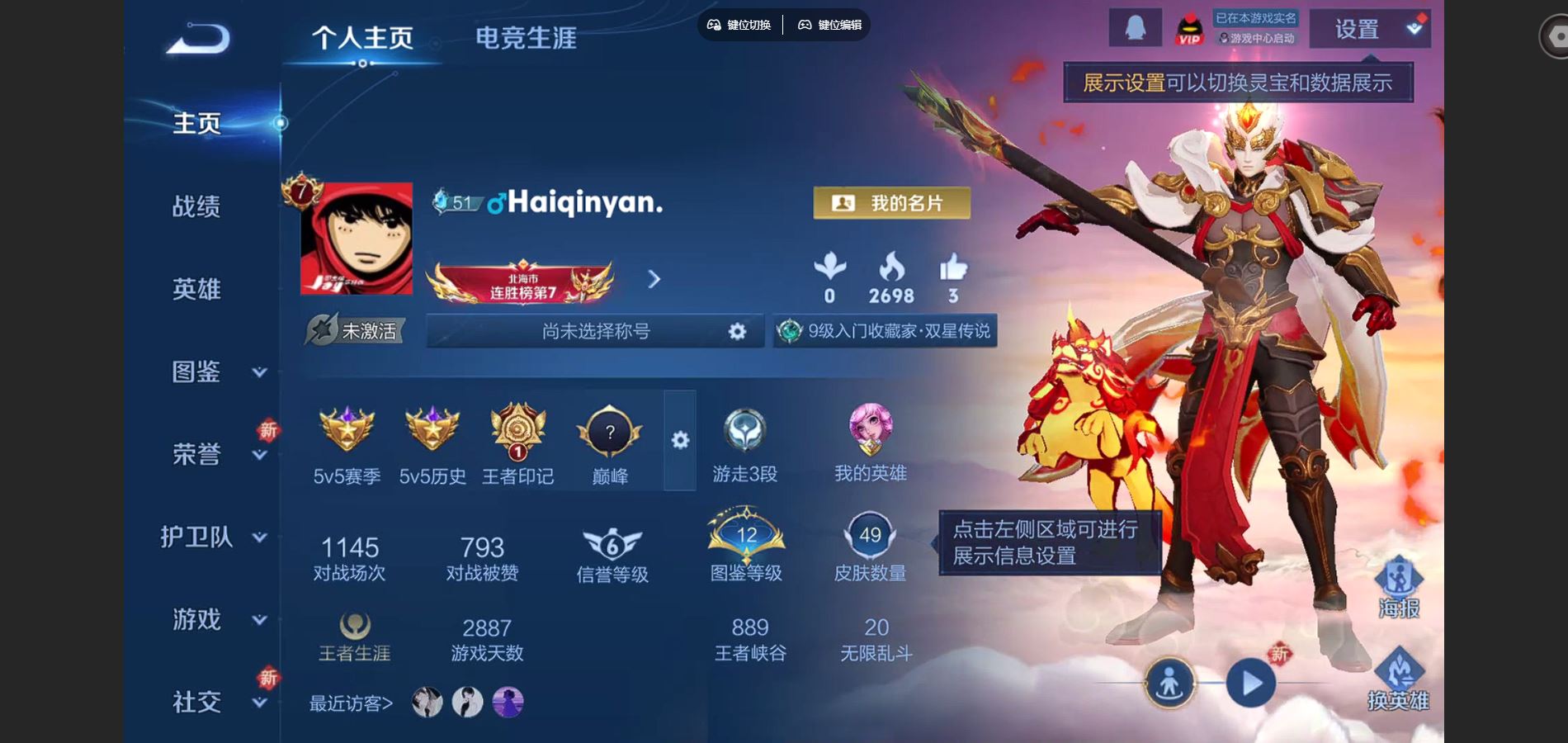The image size is (1568, 743).
Task: Open the 设置 display settings dropdown
Action: (x=1370, y=30)
